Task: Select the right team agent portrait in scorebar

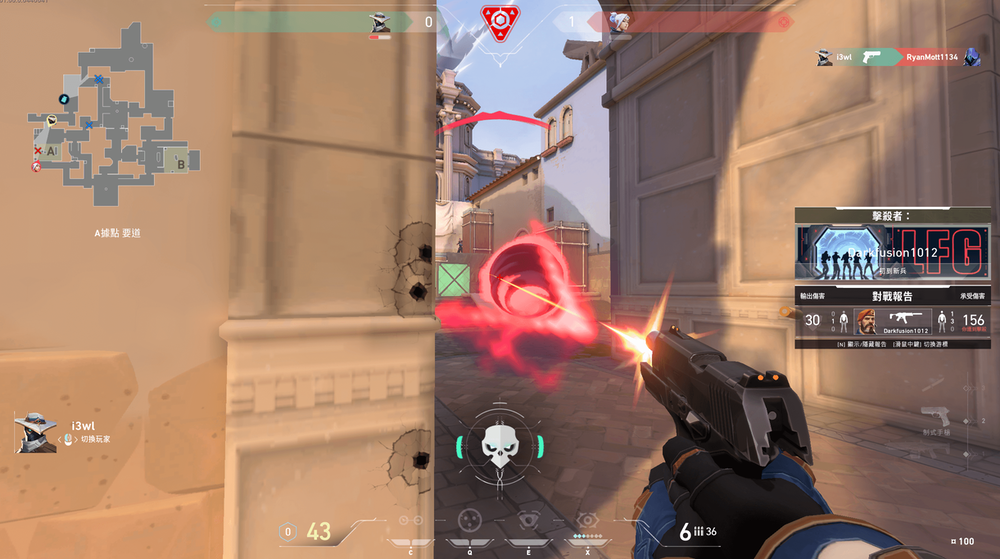Action: (619, 22)
